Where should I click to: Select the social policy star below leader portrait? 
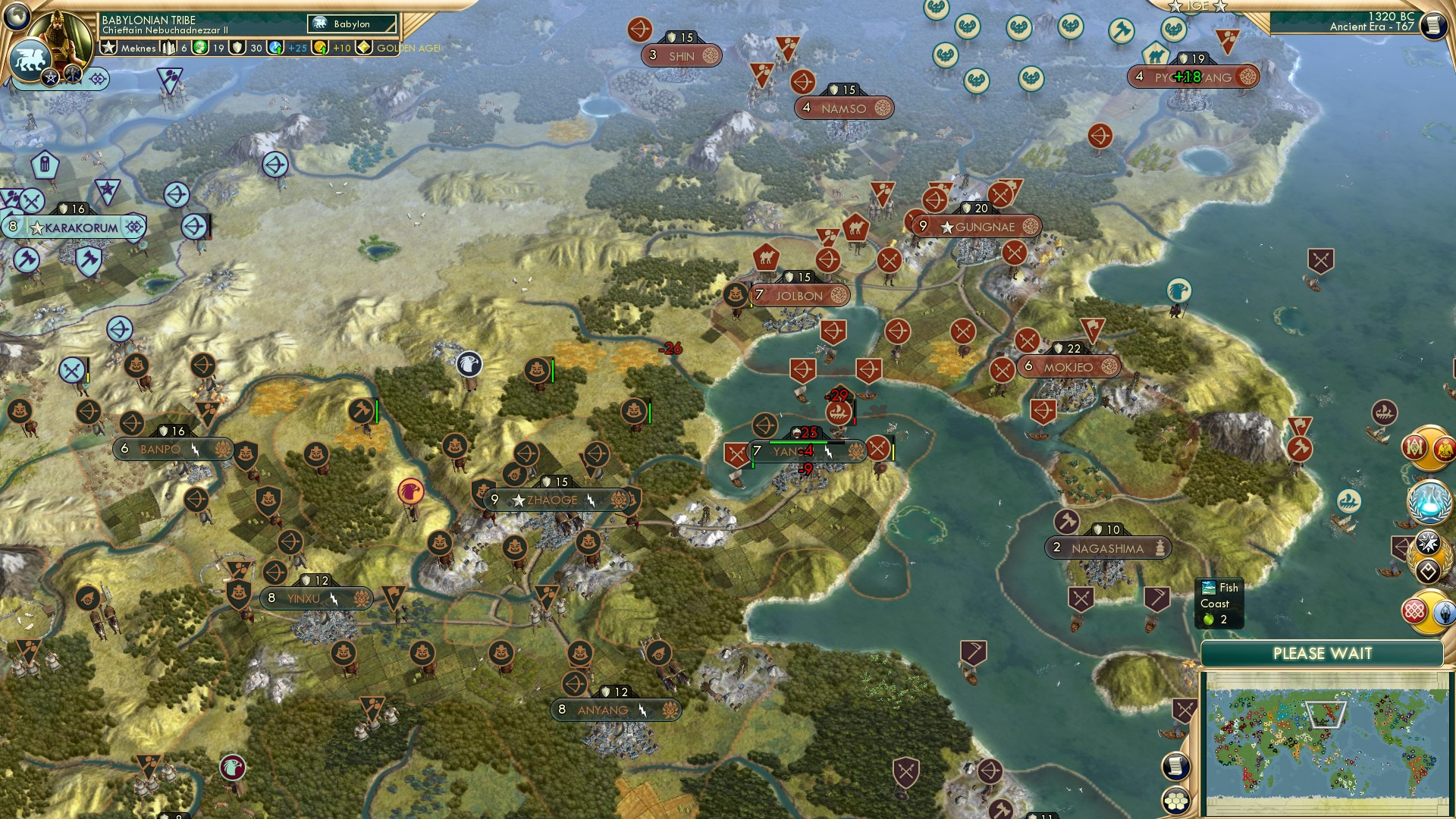pyautogui.click(x=50, y=77)
